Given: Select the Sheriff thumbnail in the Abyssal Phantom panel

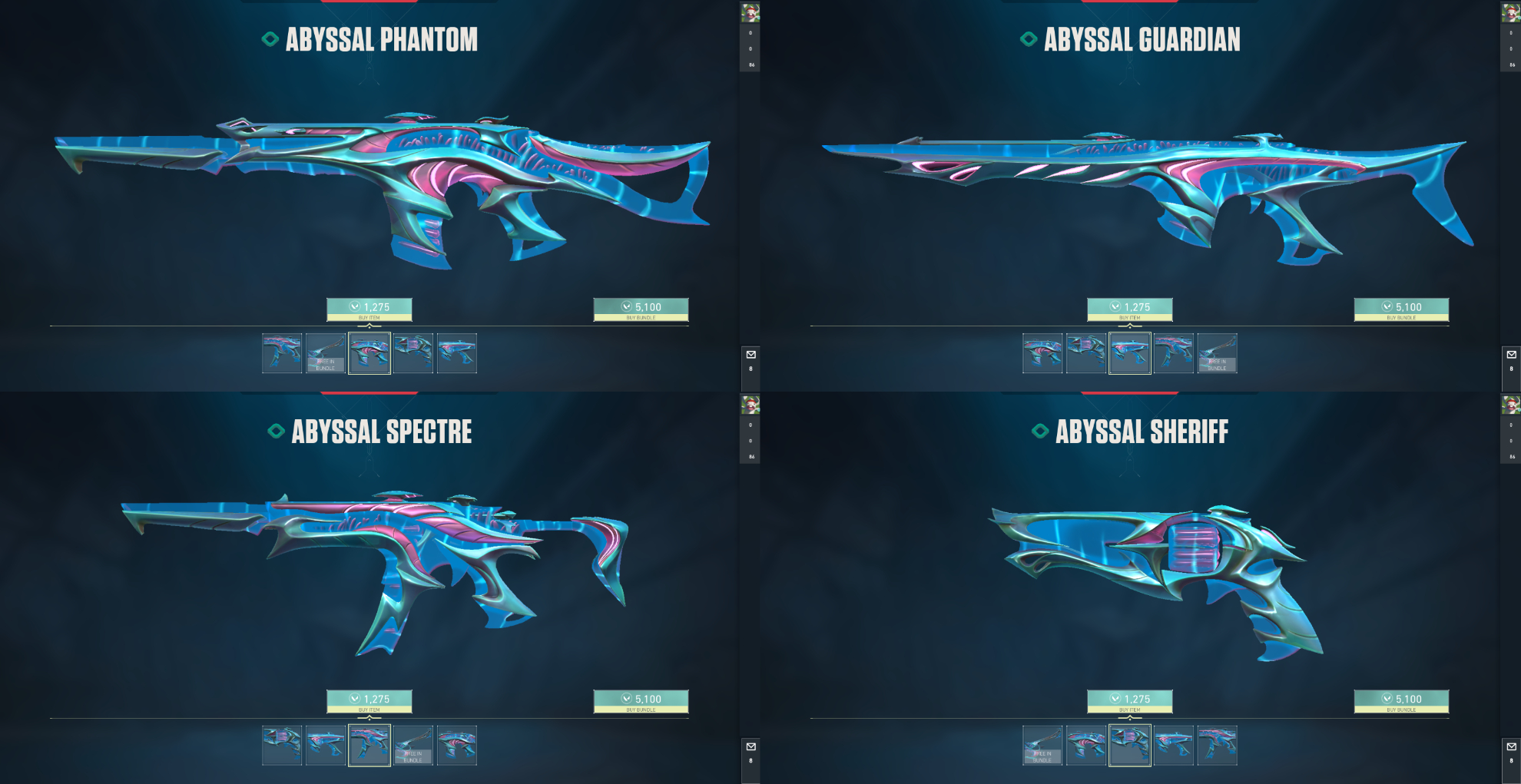Looking at the screenshot, I should pyautogui.click(x=413, y=353).
